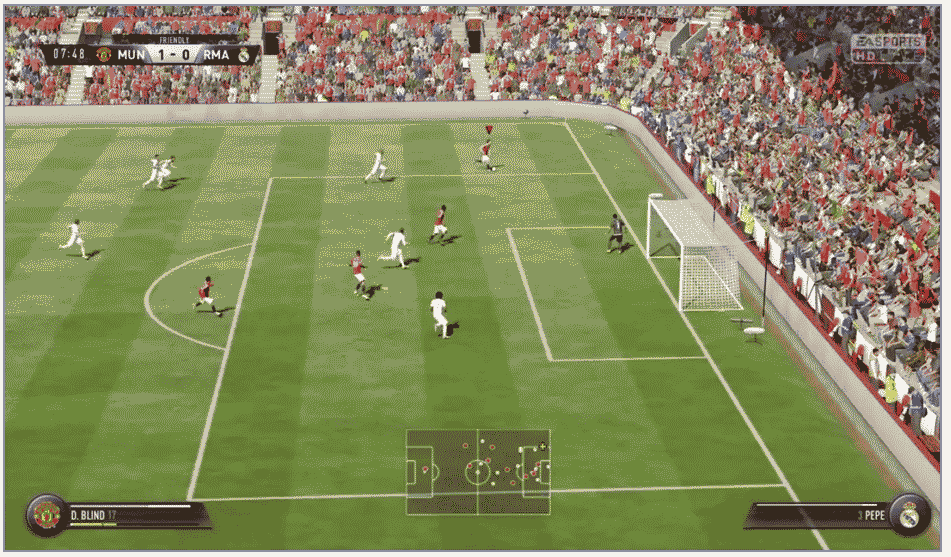This screenshot has height=557, width=951.
Task: Click the Manchester United crest beside D. Blind
Action: click(x=46, y=515)
